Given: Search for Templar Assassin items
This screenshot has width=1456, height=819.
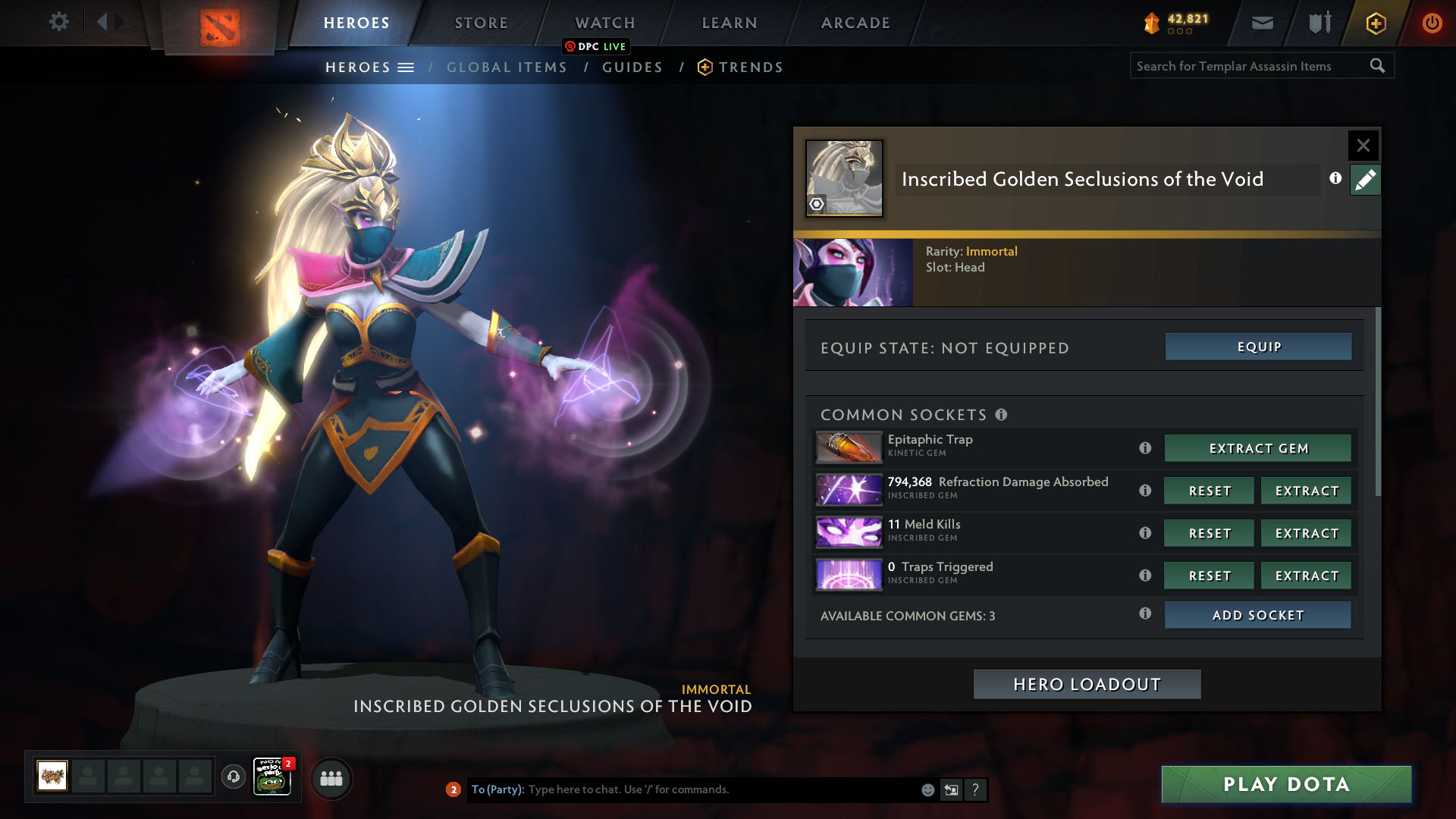Looking at the screenshot, I should click(x=1251, y=66).
